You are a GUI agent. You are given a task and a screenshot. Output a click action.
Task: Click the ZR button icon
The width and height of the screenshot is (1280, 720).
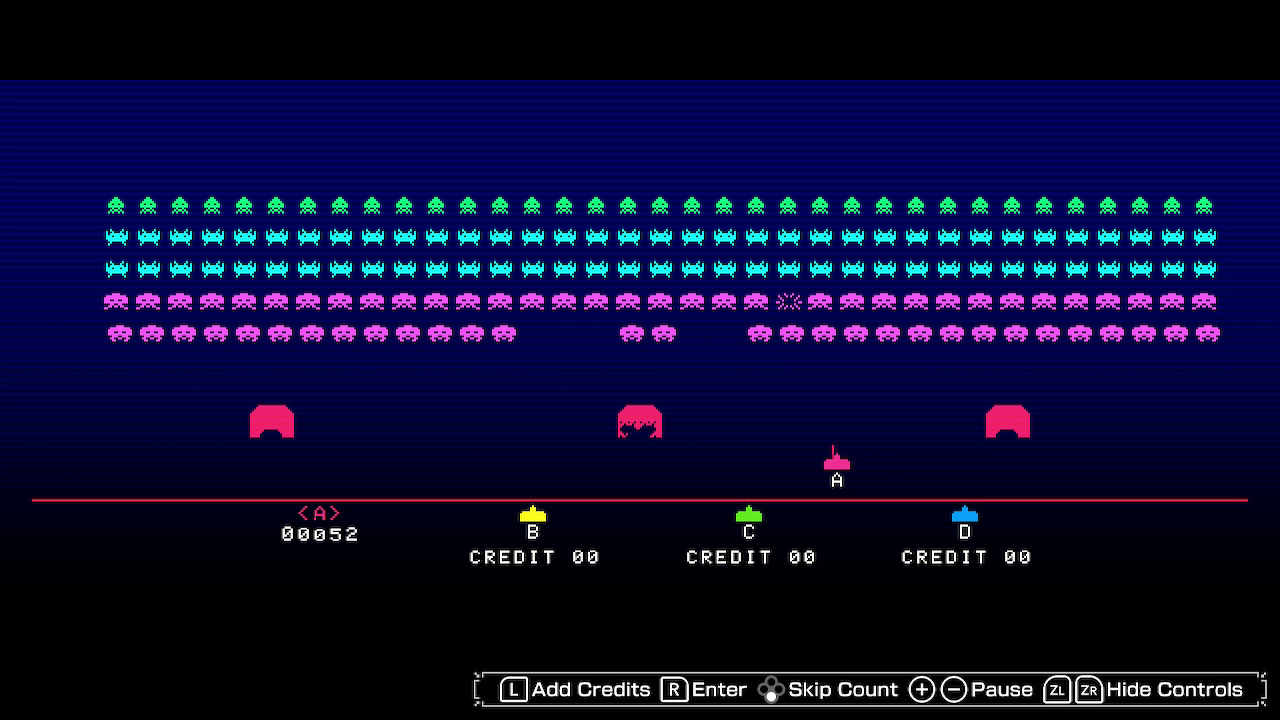1089,689
